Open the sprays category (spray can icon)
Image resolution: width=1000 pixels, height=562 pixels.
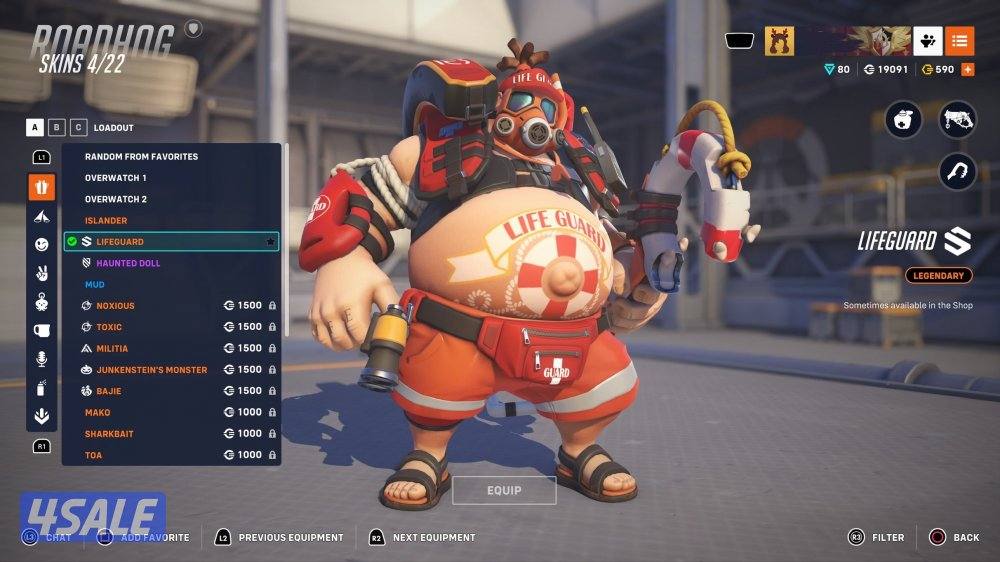point(41,387)
